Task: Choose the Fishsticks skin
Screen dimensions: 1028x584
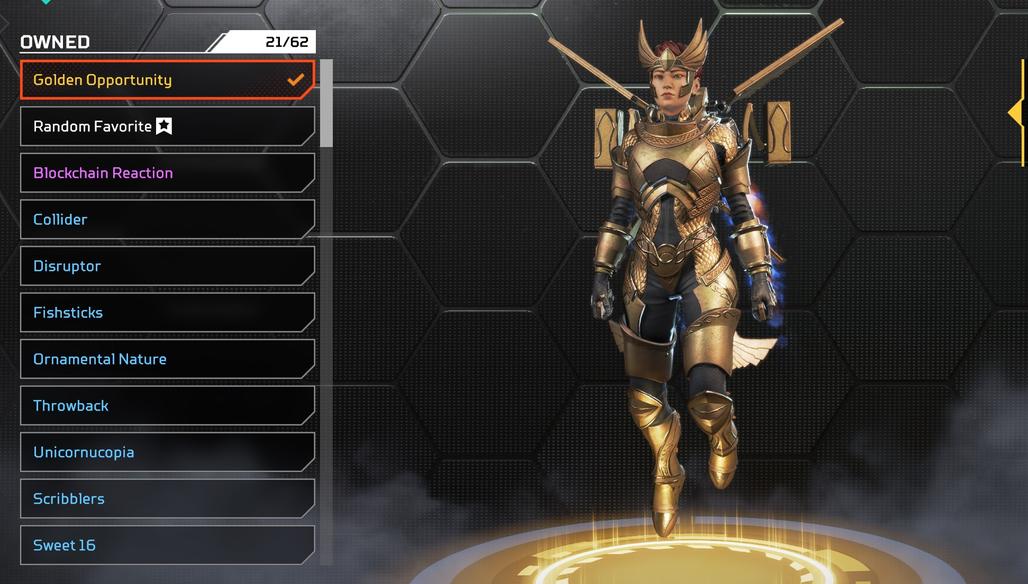Action: point(167,313)
